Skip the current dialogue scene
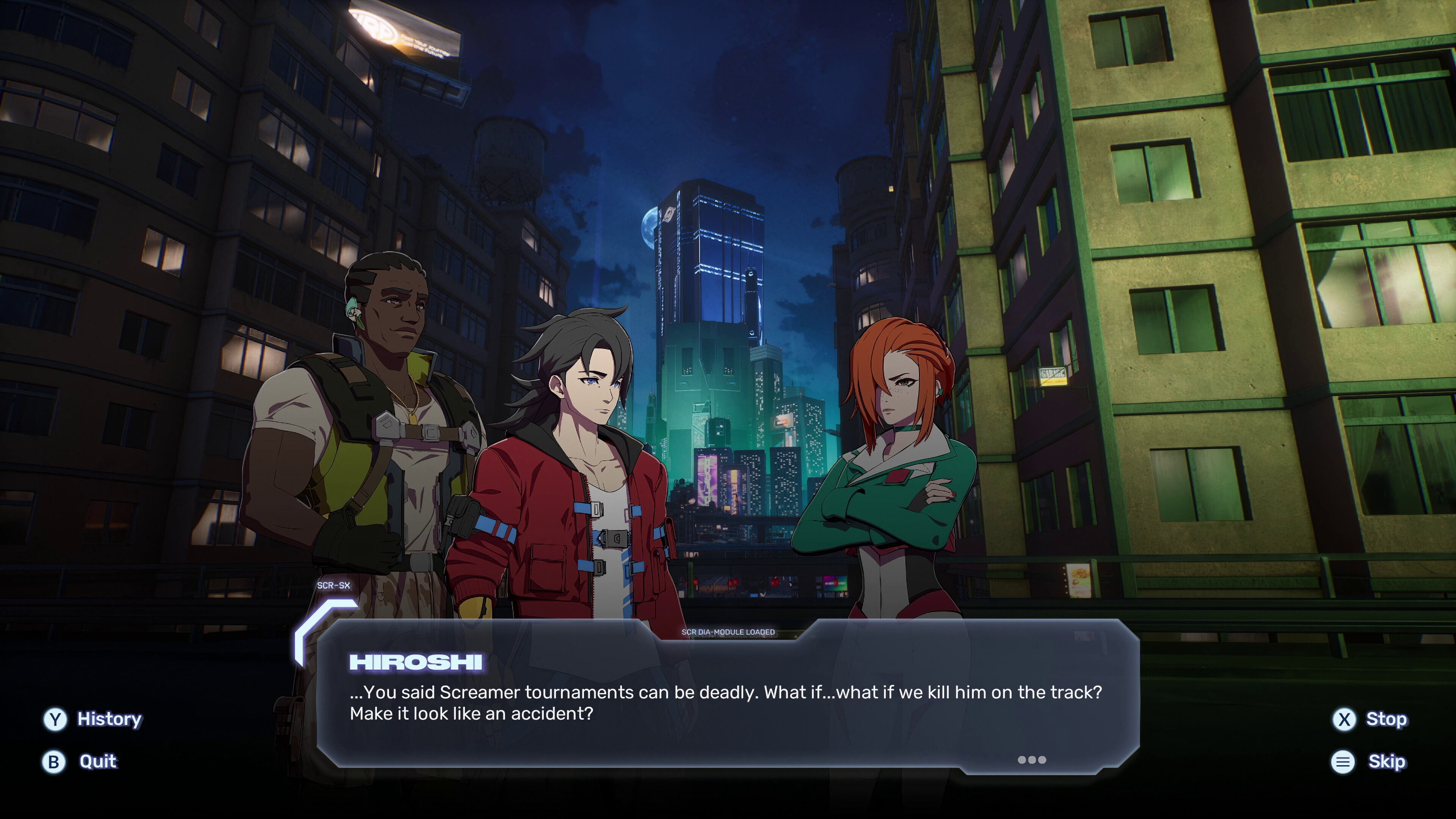Image resolution: width=1456 pixels, height=819 pixels. (x=1368, y=761)
